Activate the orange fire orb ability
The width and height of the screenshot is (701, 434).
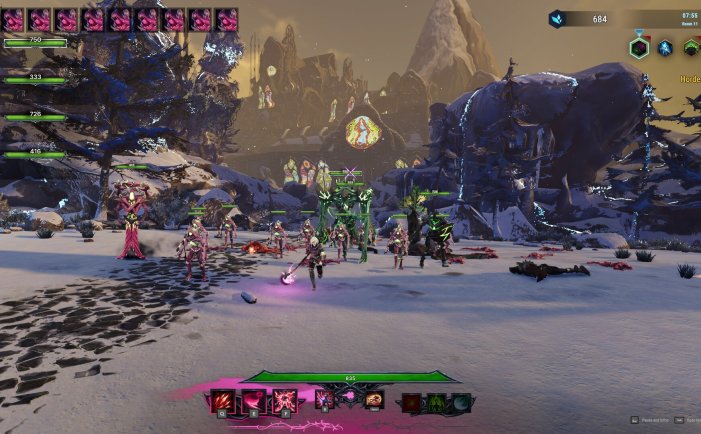point(374,400)
